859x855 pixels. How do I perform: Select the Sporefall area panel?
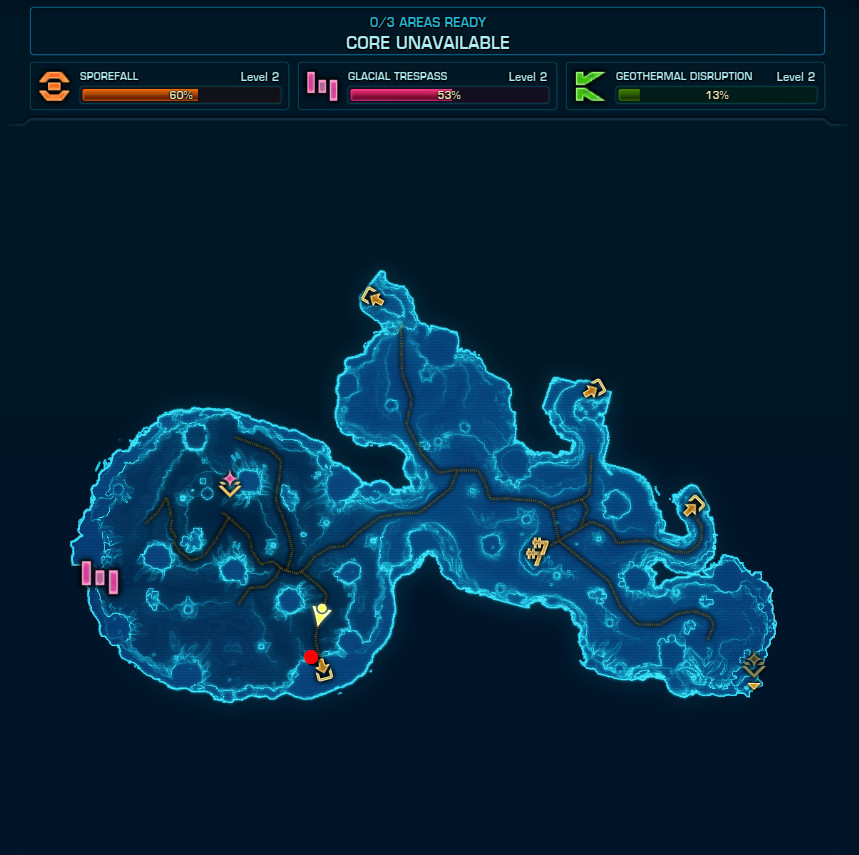pos(160,87)
